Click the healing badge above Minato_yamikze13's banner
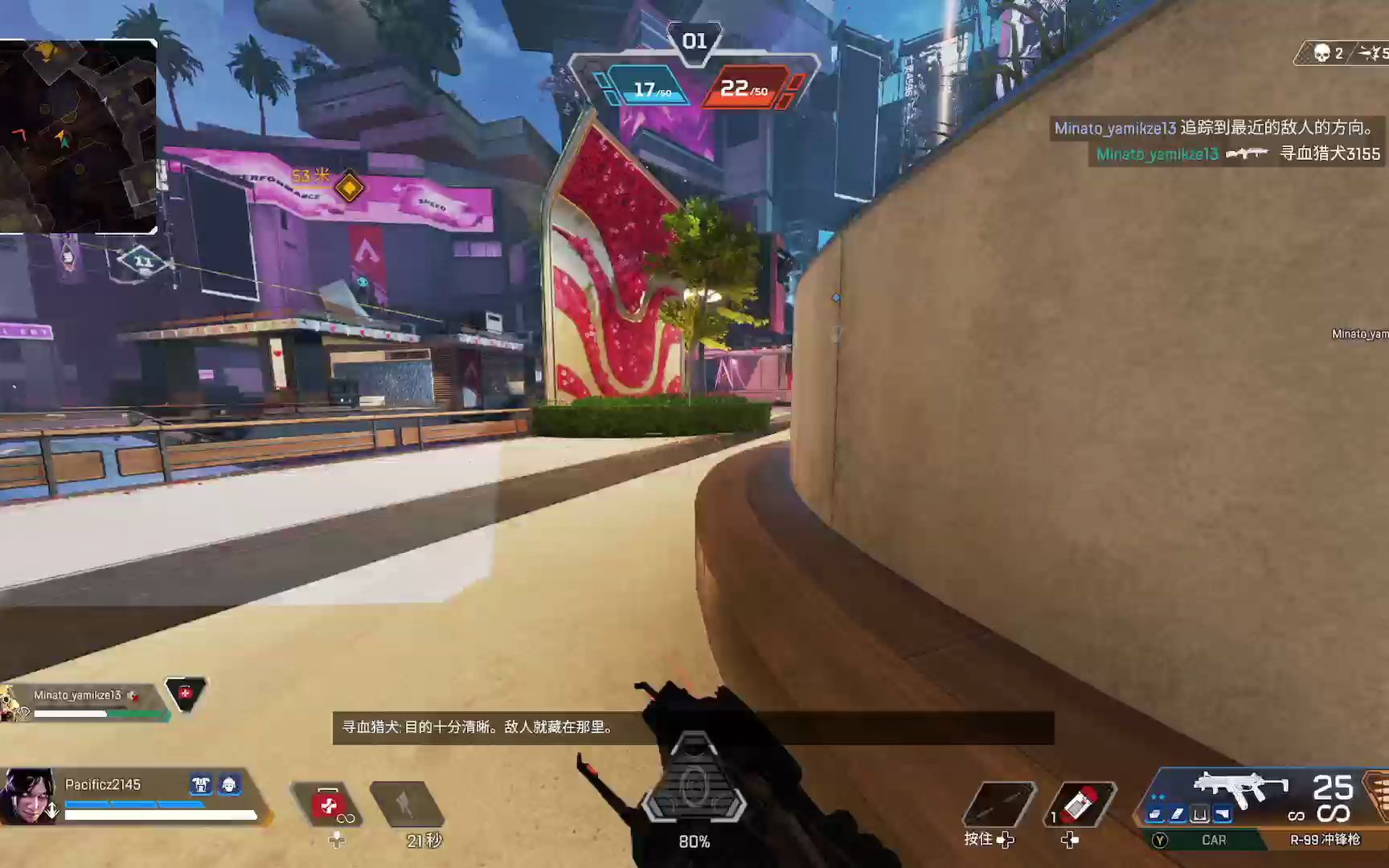Viewport: 1389px width, 868px height. pyautogui.click(x=186, y=693)
